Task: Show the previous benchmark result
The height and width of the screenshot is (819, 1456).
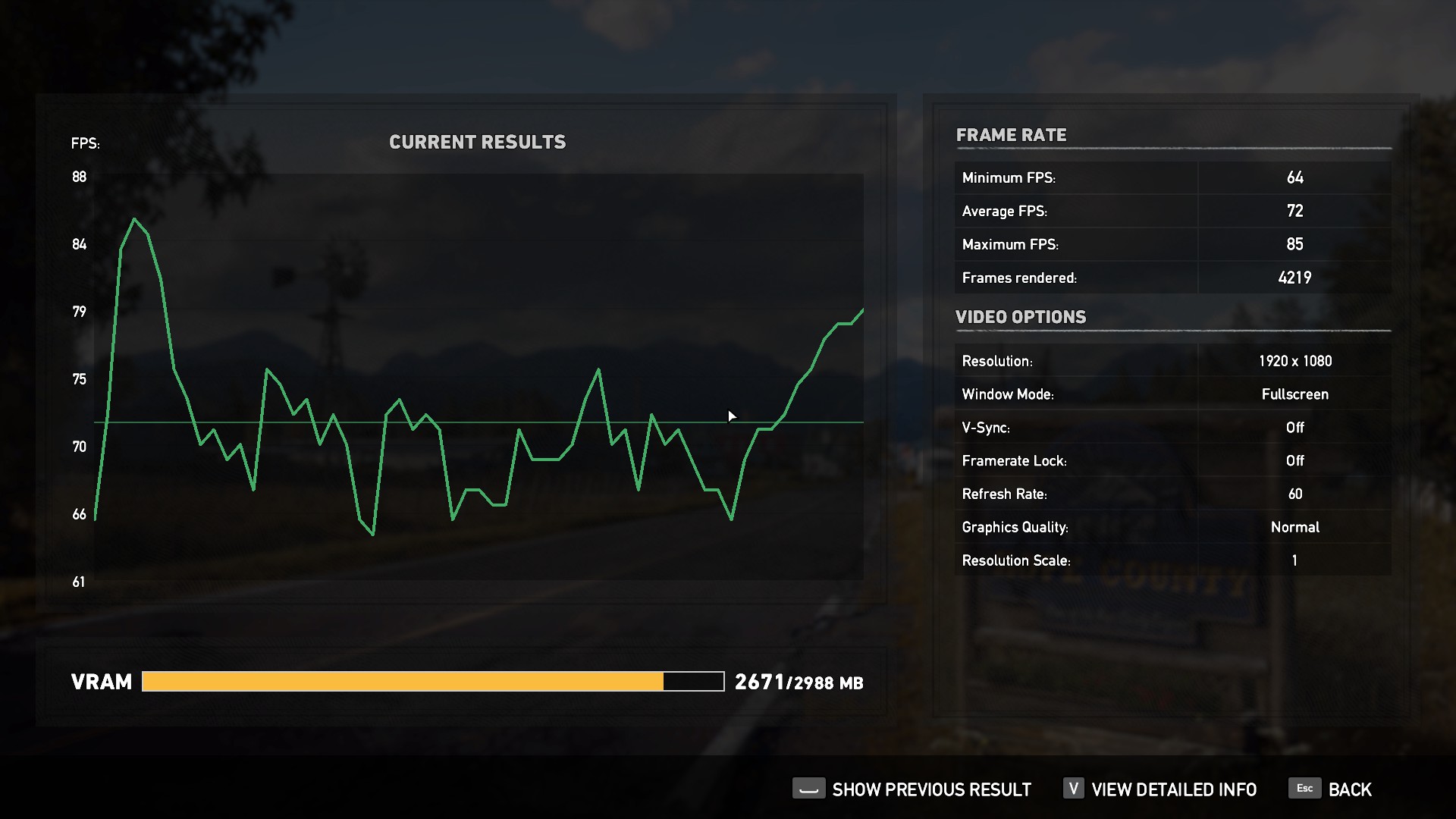Action: (930, 789)
